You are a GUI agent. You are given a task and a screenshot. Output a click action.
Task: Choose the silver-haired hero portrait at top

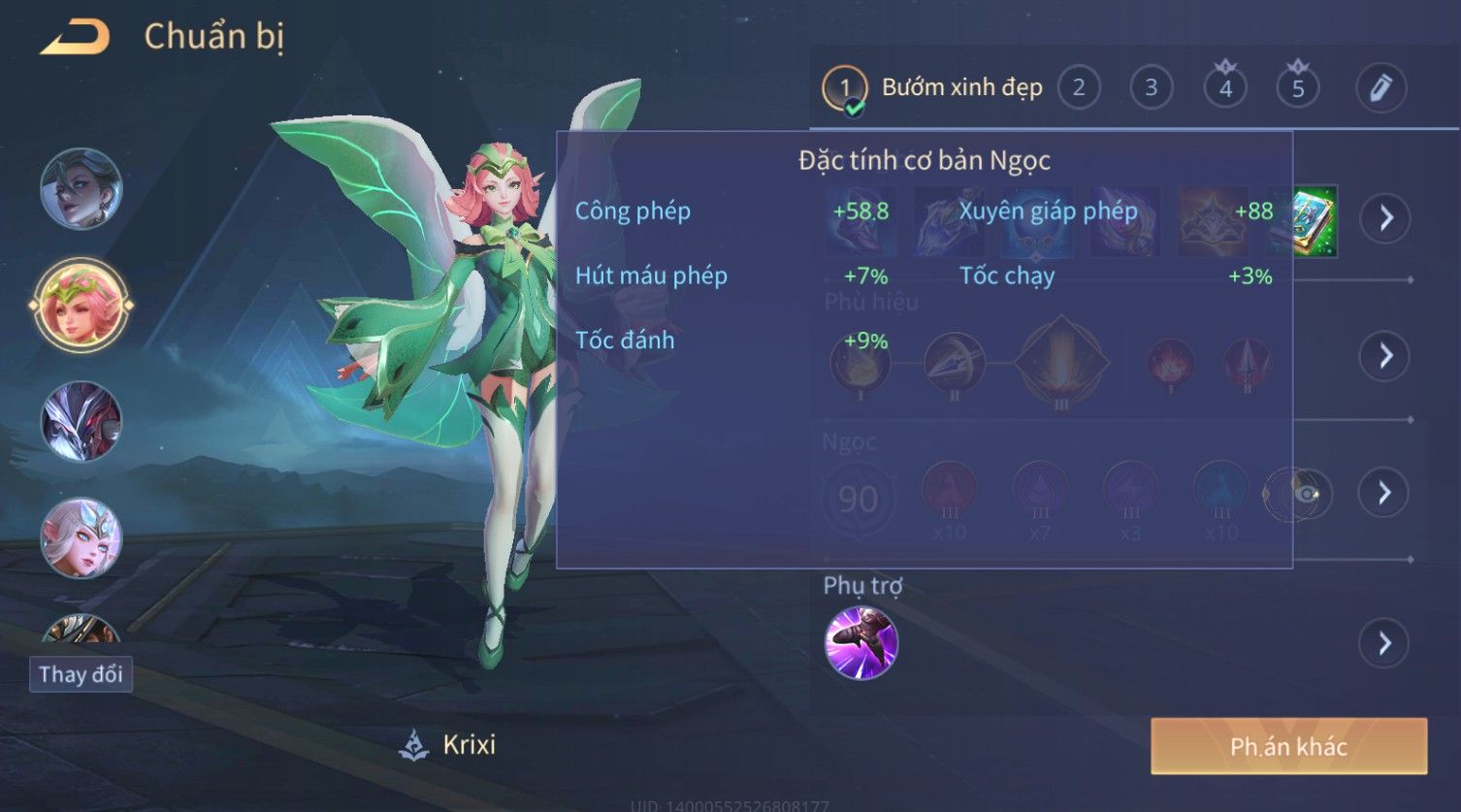(81, 188)
